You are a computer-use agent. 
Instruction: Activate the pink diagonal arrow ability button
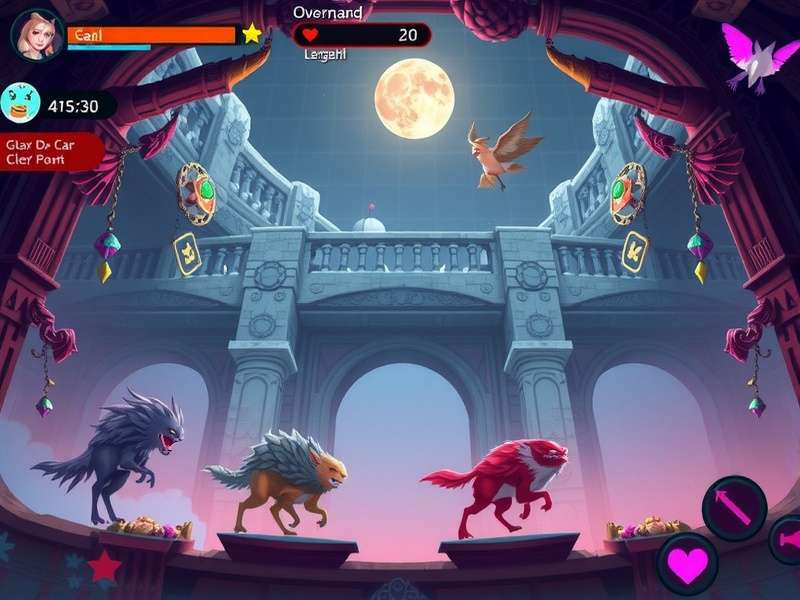(x=734, y=507)
